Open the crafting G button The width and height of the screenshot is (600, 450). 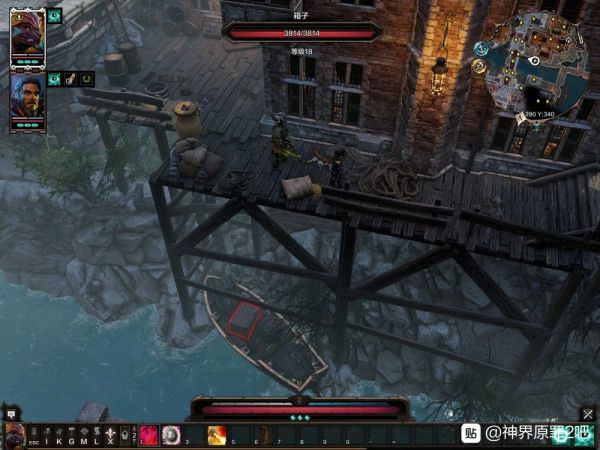point(70,435)
